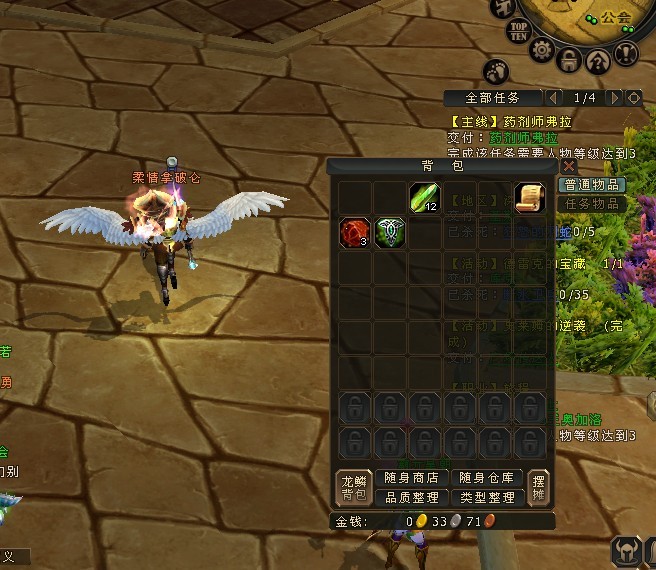Select the green emblem item slot

[389, 233]
